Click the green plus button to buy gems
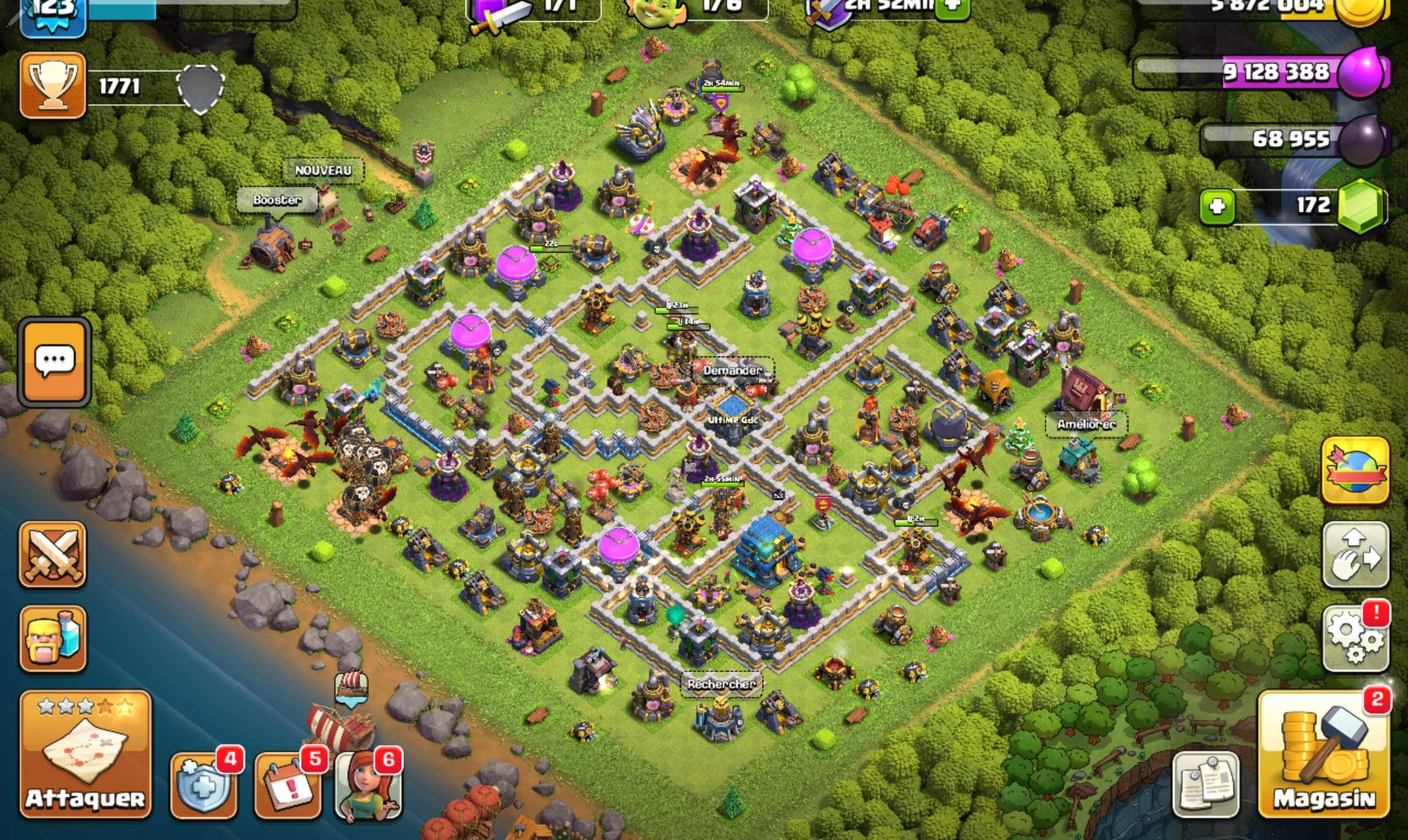This screenshot has width=1408, height=840. tap(1216, 207)
